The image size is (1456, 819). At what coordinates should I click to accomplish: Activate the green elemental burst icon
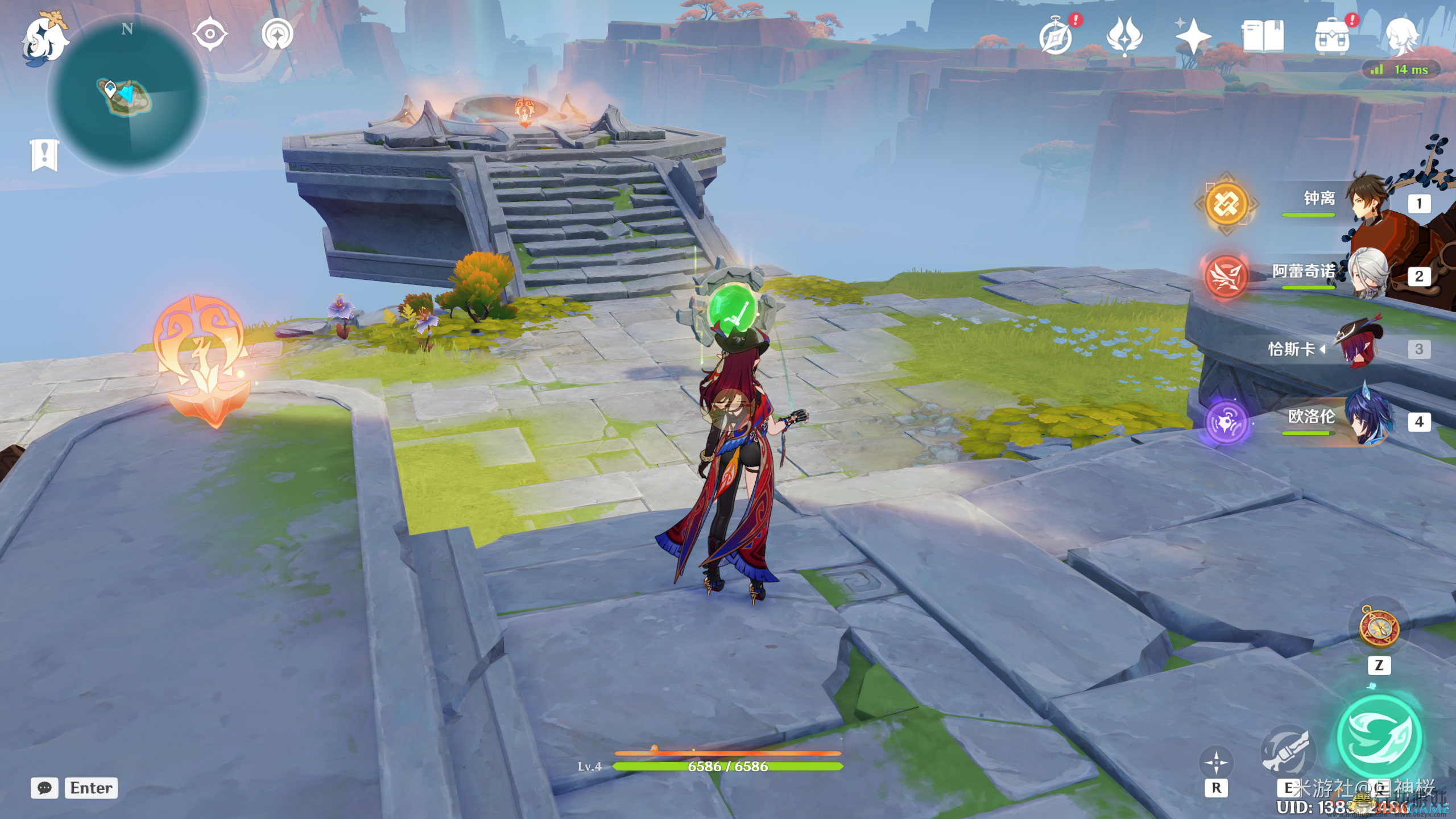coord(1379,737)
